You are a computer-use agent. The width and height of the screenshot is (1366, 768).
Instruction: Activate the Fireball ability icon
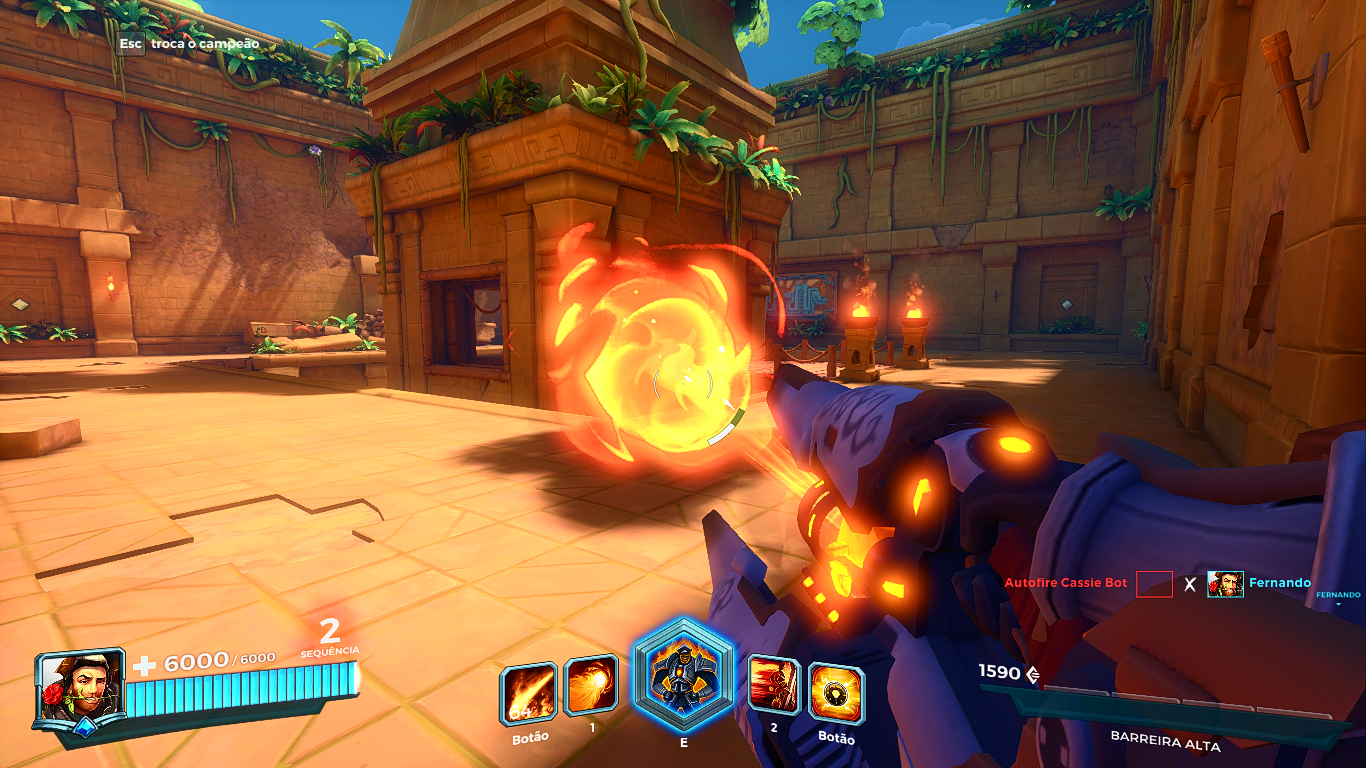click(591, 685)
